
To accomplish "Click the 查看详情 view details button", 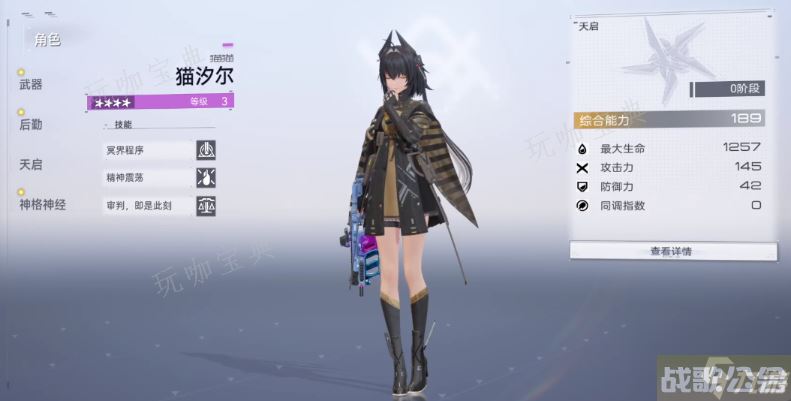I will coord(671,250).
